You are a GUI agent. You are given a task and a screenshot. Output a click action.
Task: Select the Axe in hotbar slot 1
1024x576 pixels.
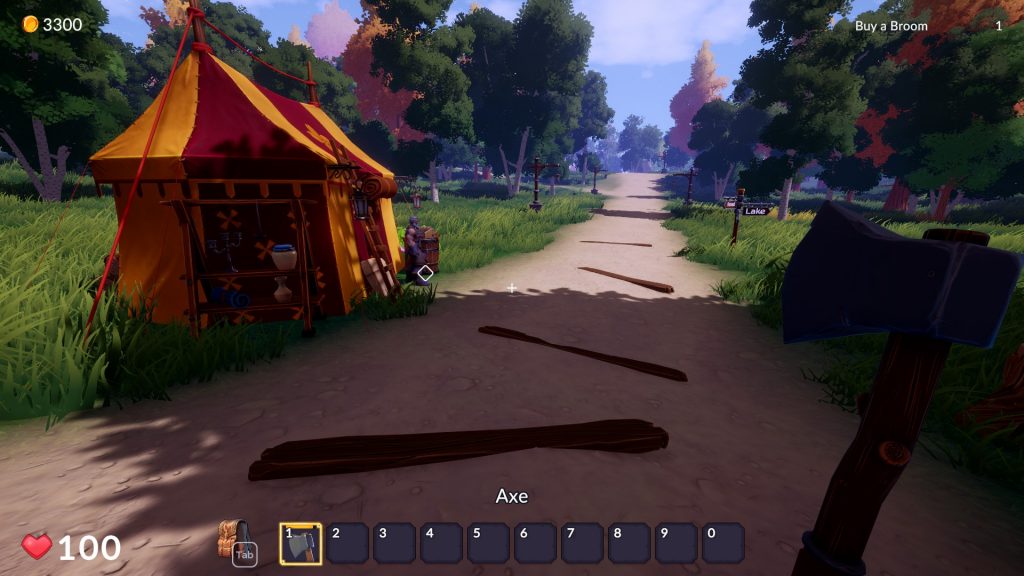coord(301,543)
